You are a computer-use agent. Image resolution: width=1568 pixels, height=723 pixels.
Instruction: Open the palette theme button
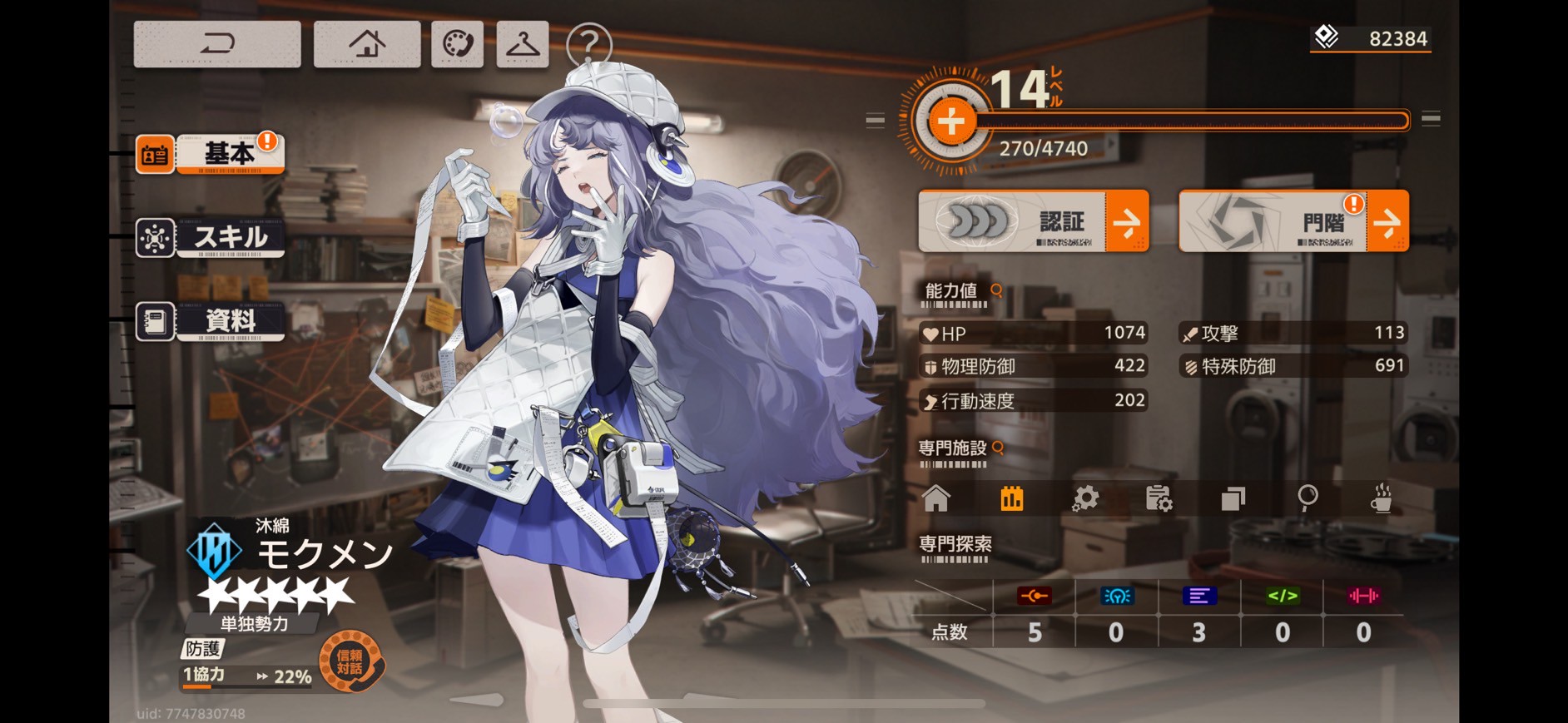(x=457, y=44)
